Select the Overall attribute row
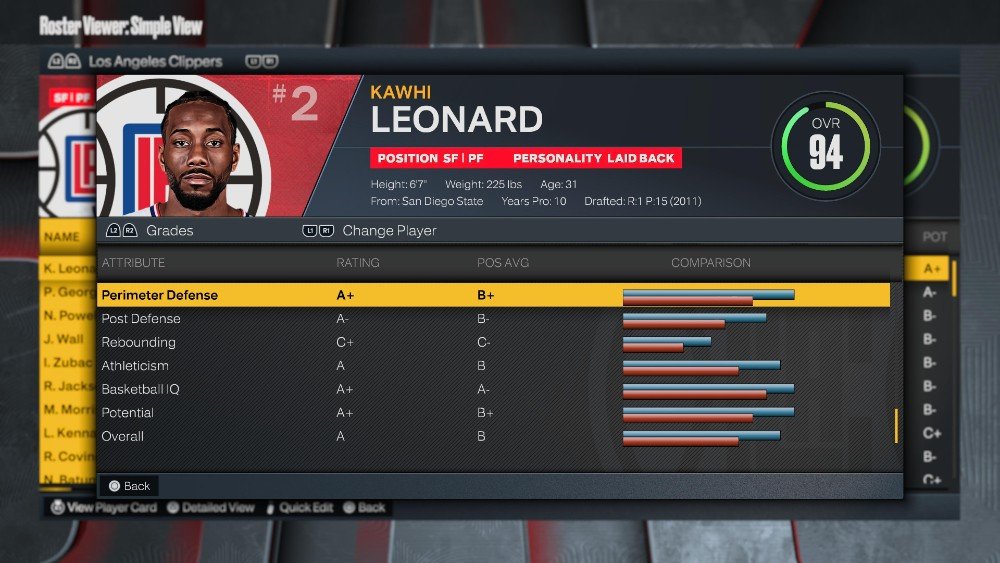Screen dimensions: 1000x563 pyautogui.click(x=495, y=436)
